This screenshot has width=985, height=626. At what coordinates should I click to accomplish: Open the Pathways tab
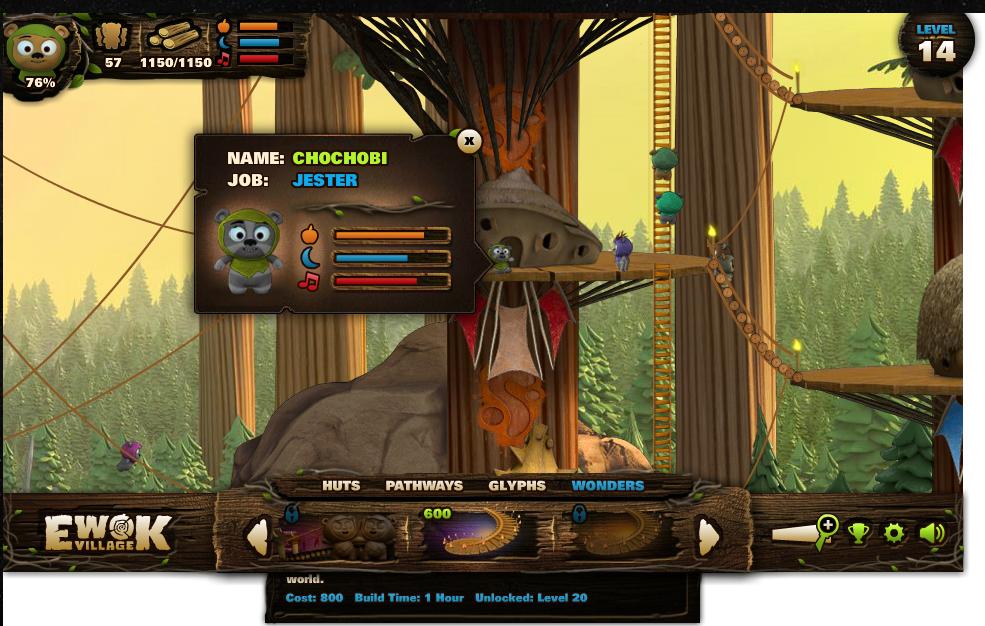point(424,486)
